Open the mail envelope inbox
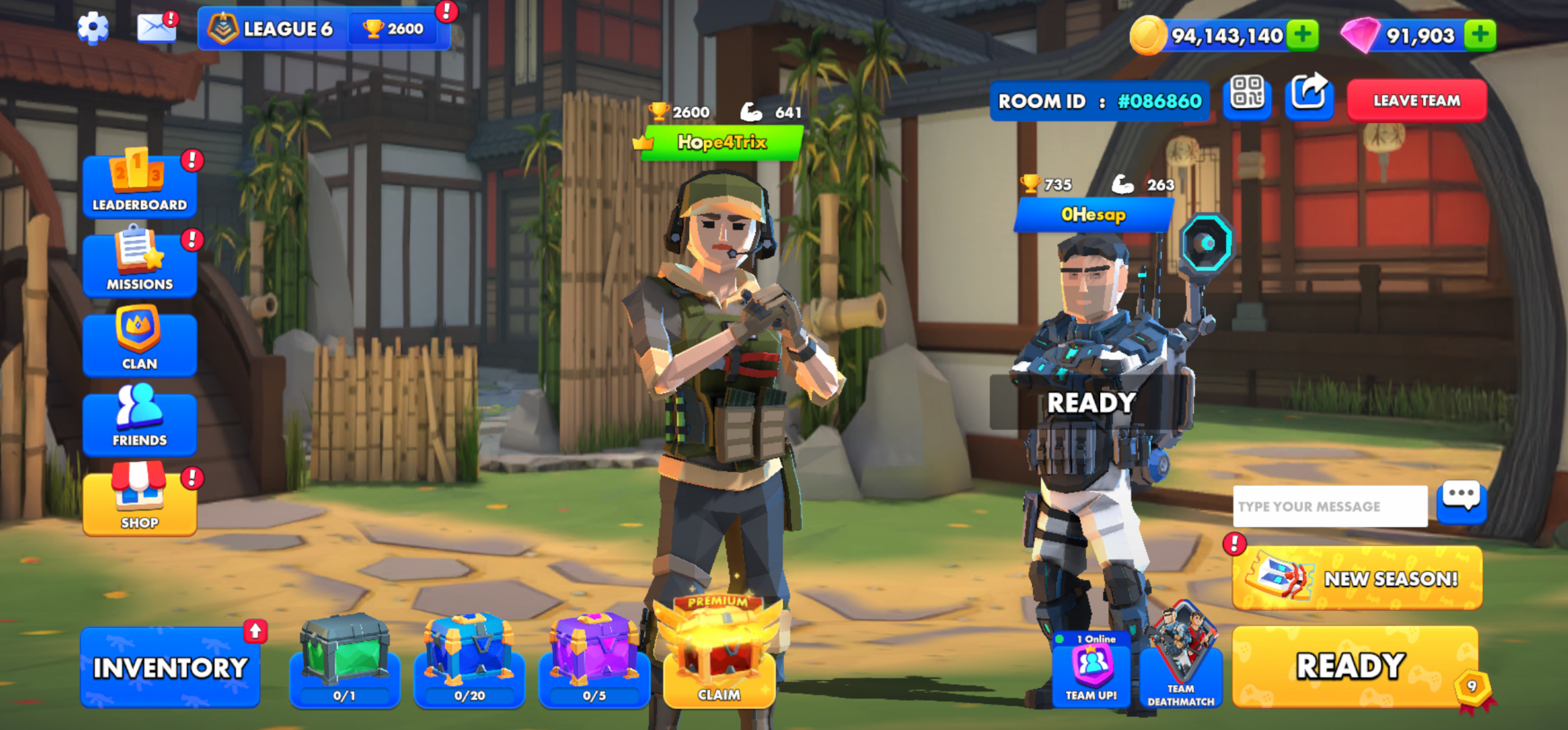This screenshot has height=730, width=1568. [x=156, y=28]
